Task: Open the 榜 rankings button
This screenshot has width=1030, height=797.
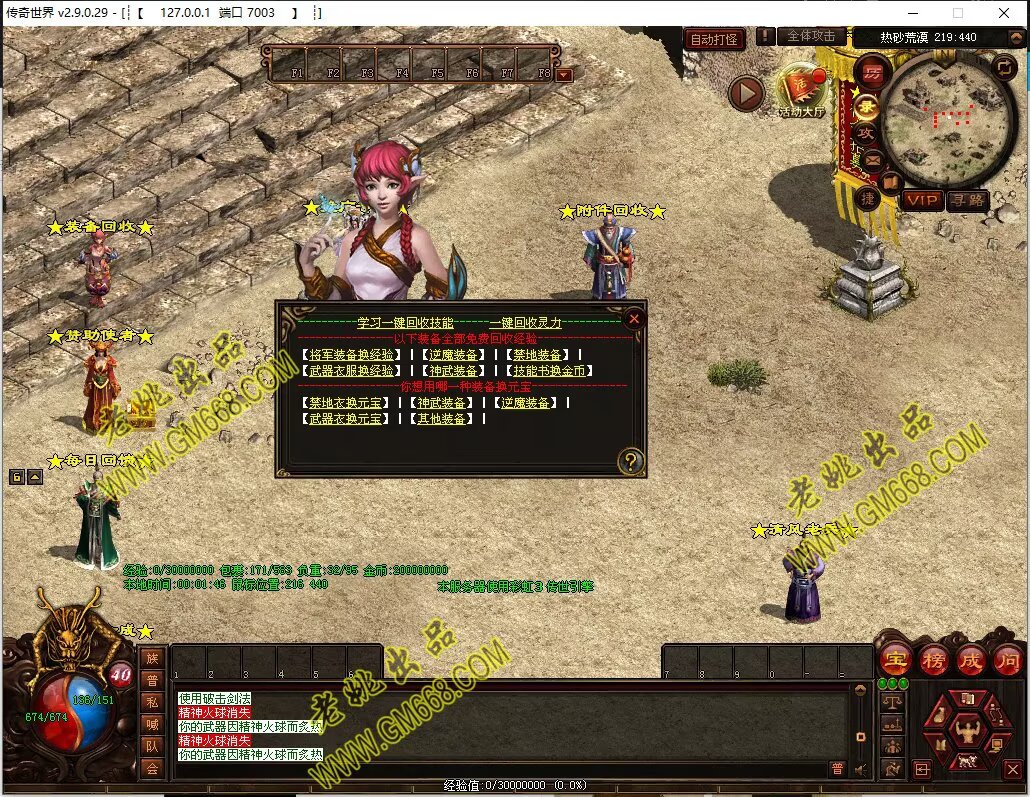Action: click(933, 660)
